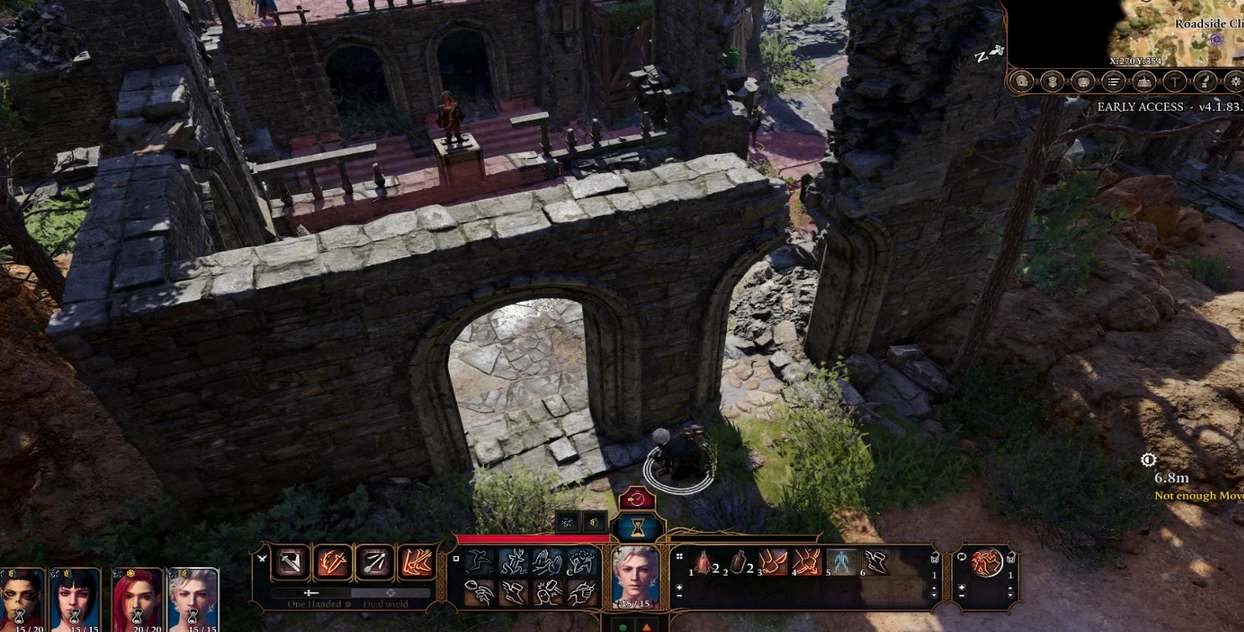Click the active character portrait in the hotbar
The width and height of the screenshot is (1244, 632).
tap(636, 575)
